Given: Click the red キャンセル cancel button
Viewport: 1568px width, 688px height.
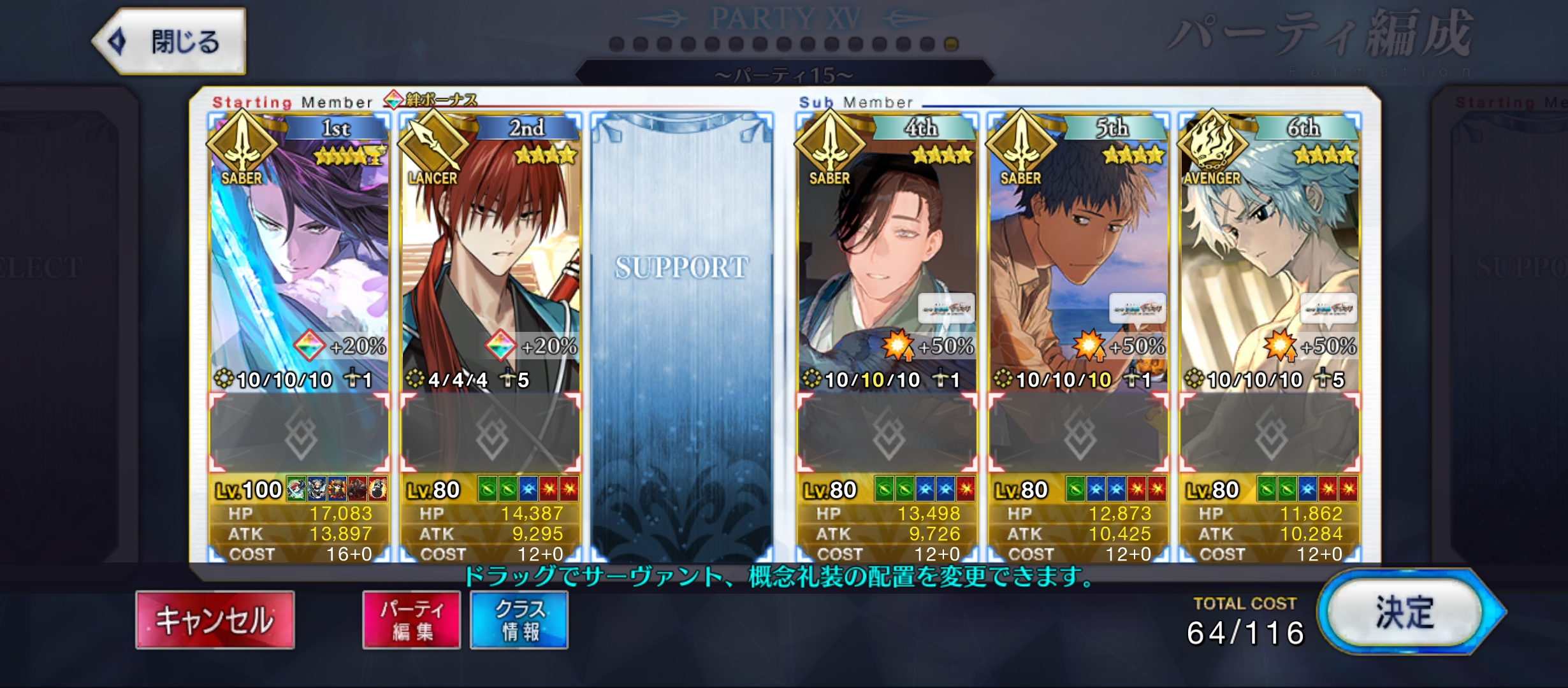Looking at the screenshot, I should 215,620.
